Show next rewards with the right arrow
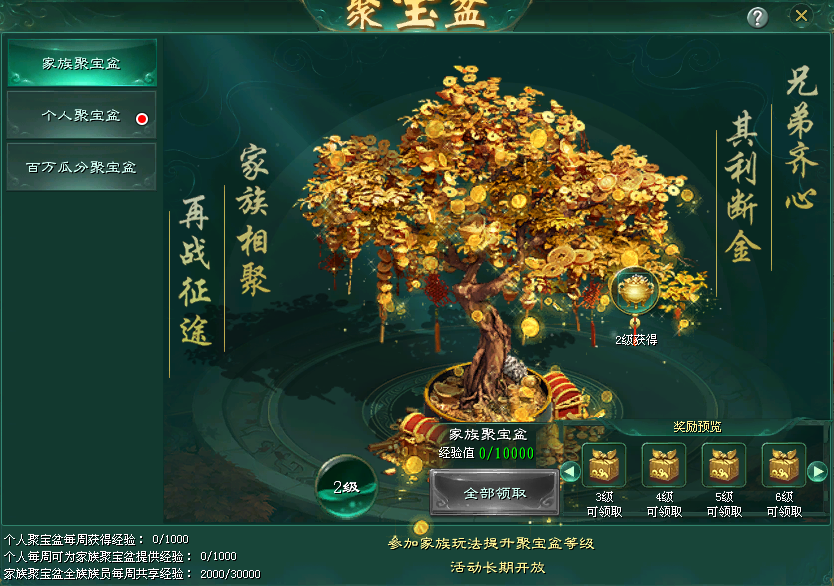Screen dimensions: 834x586 pyautogui.click(x=817, y=471)
